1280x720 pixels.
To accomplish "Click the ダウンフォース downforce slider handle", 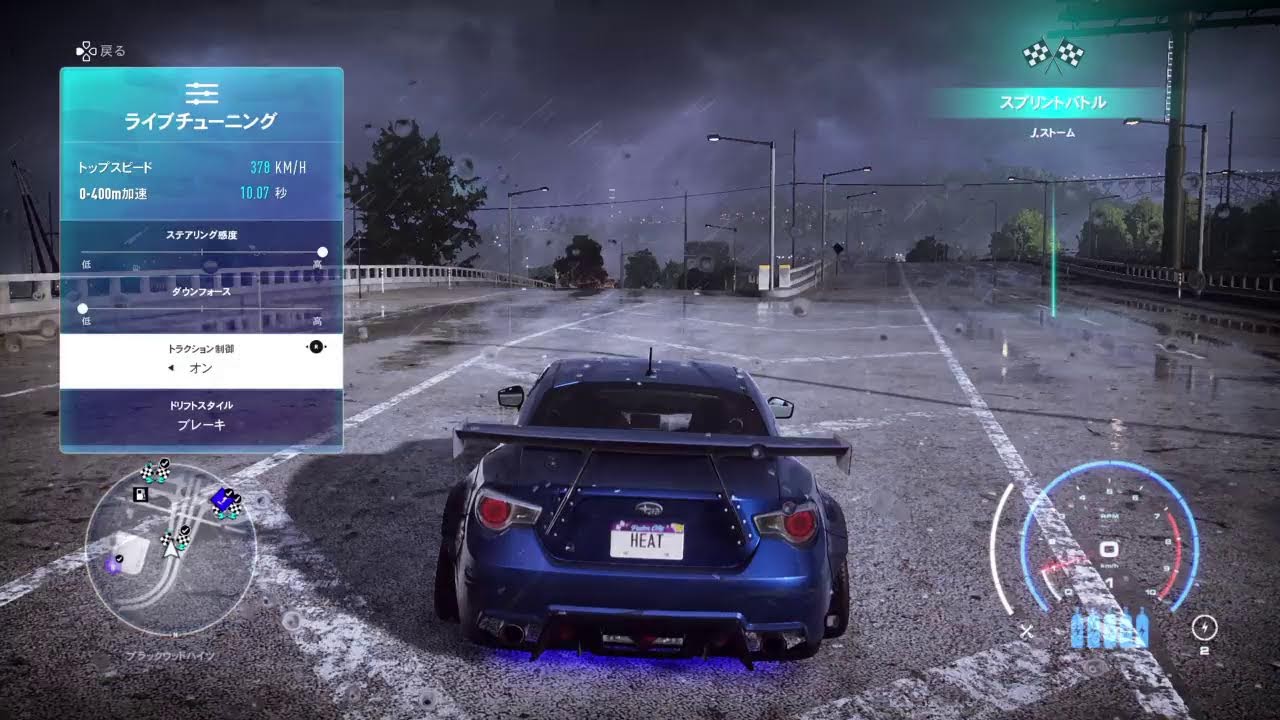I will (x=82, y=309).
